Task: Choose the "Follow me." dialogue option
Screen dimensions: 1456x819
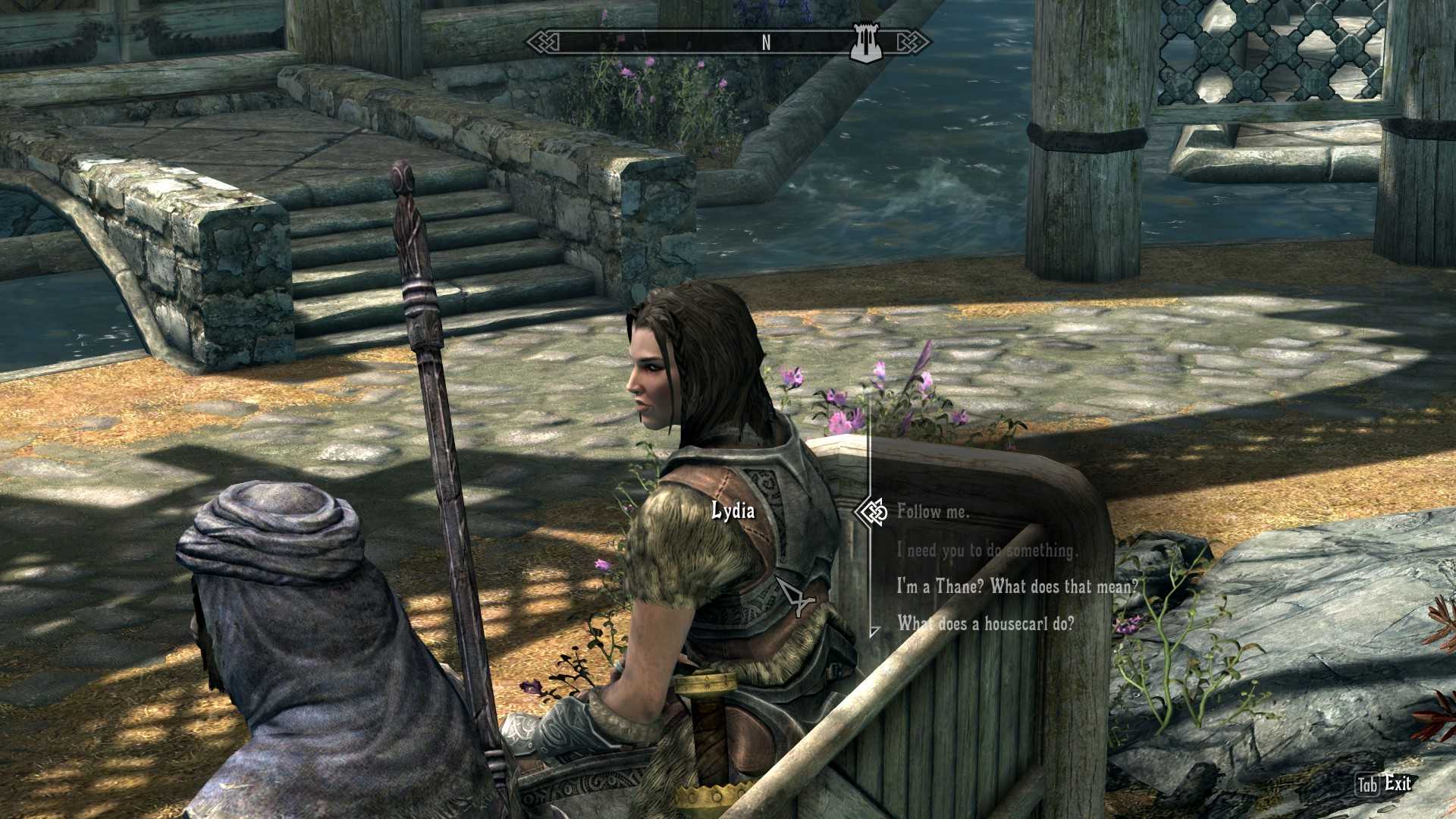Action: pyautogui.click(x=933, y=512)
